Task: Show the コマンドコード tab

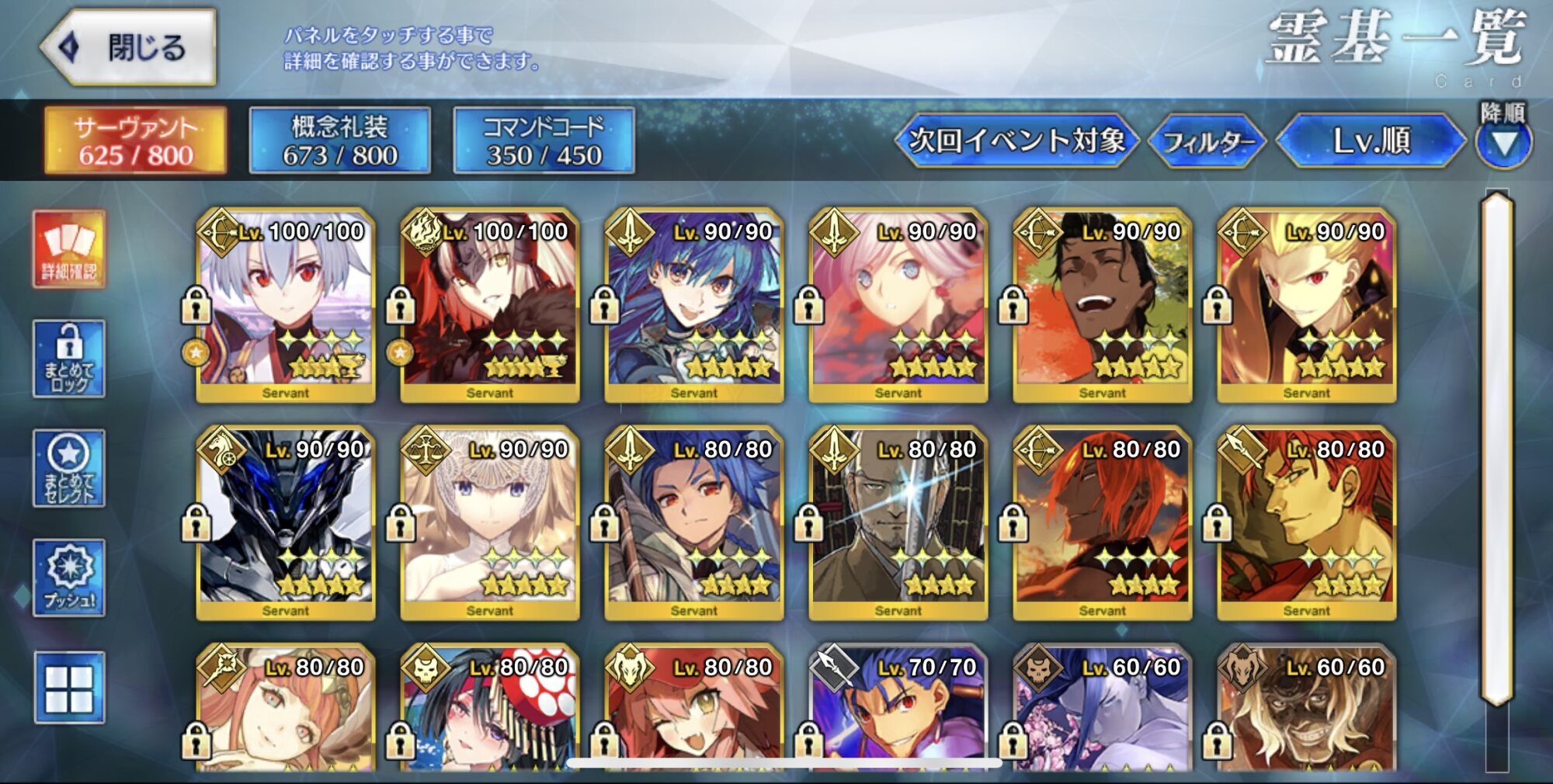Action: (544, 140)
